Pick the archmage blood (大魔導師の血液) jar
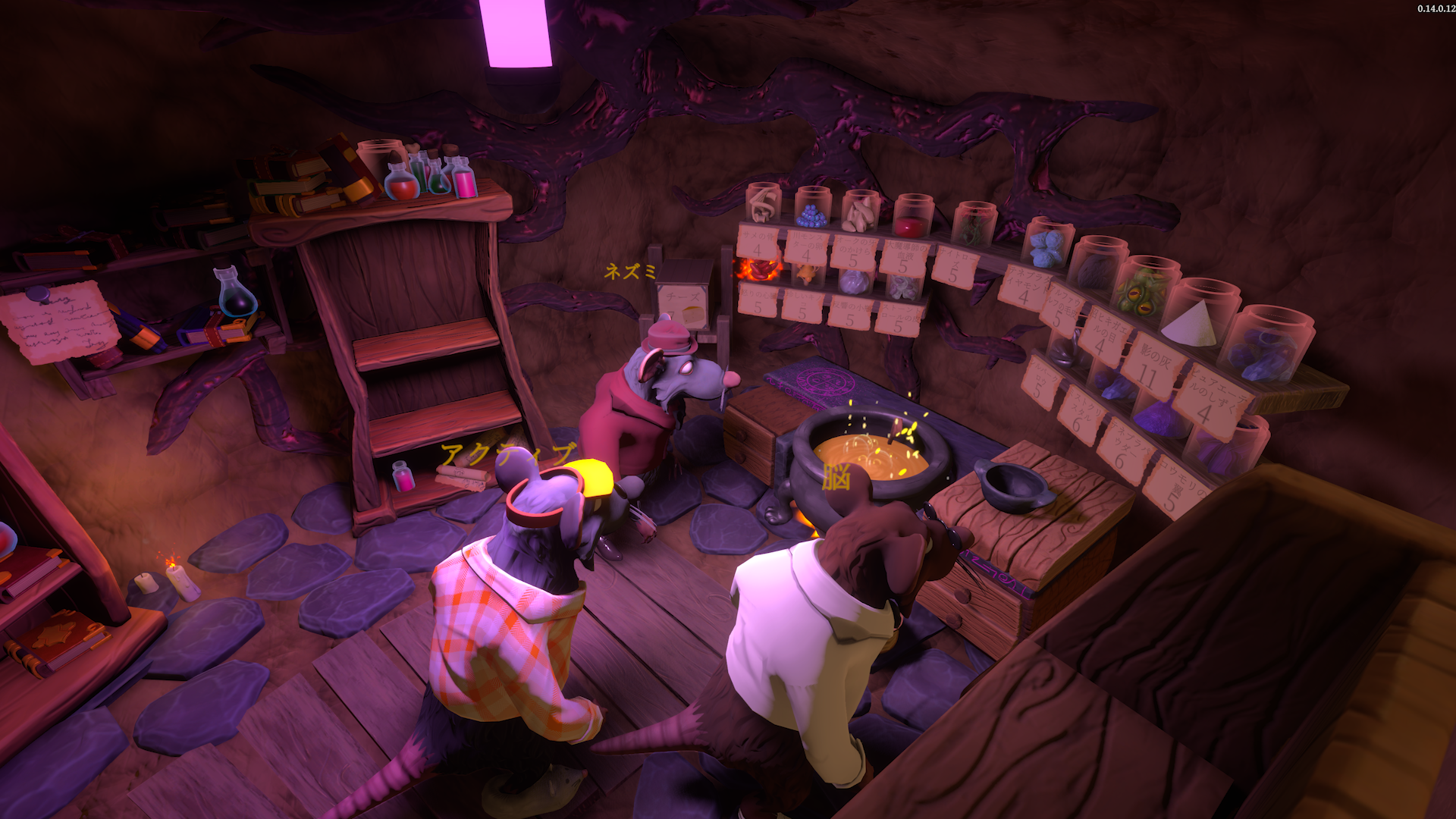This screenshot has width=1456, height=819. point(914,219)
